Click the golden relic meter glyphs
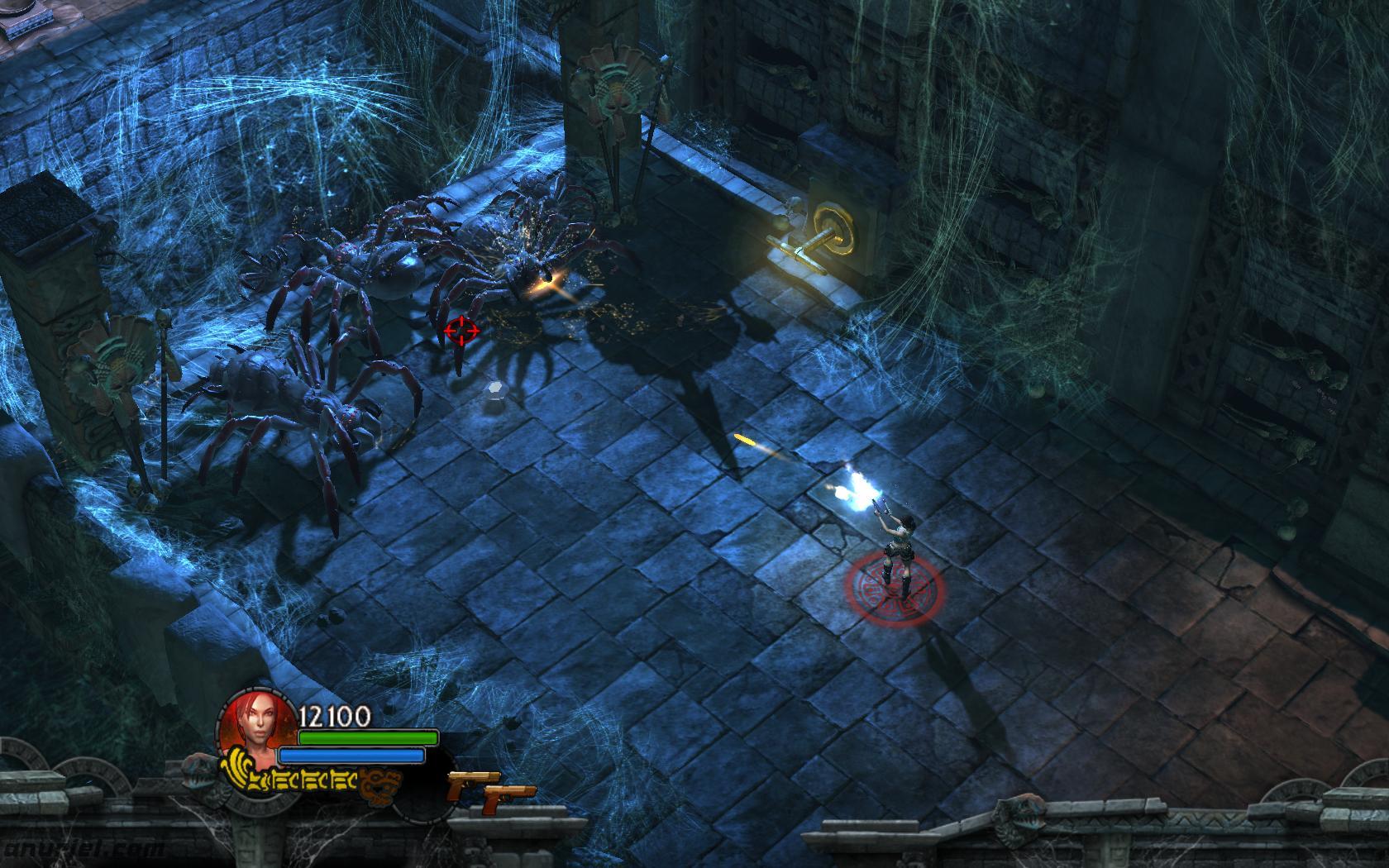The width and height of the screenshot is (1389, 868). click(310, 777)
